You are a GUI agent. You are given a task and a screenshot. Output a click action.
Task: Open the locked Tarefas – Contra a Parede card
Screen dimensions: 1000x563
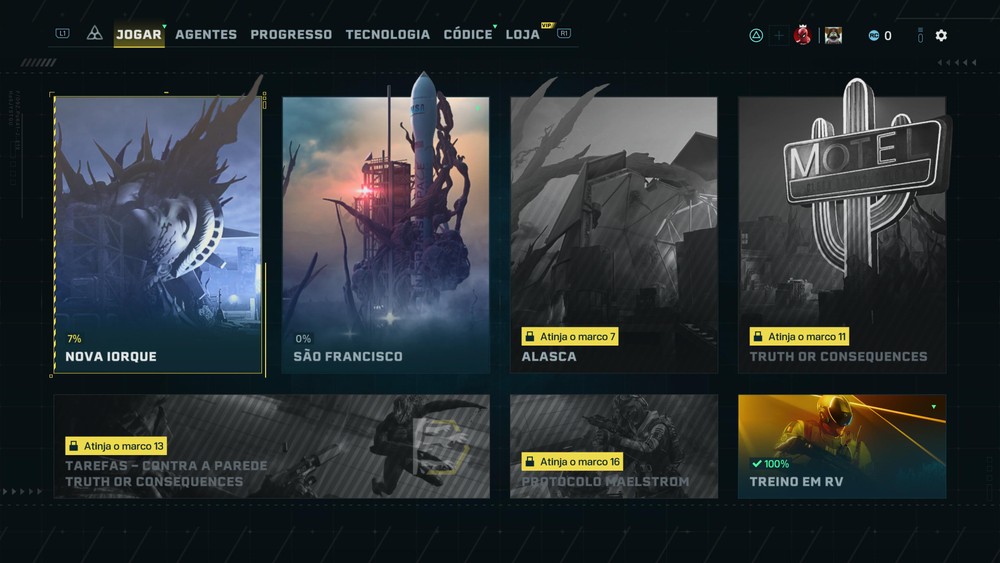click(272, 446)
